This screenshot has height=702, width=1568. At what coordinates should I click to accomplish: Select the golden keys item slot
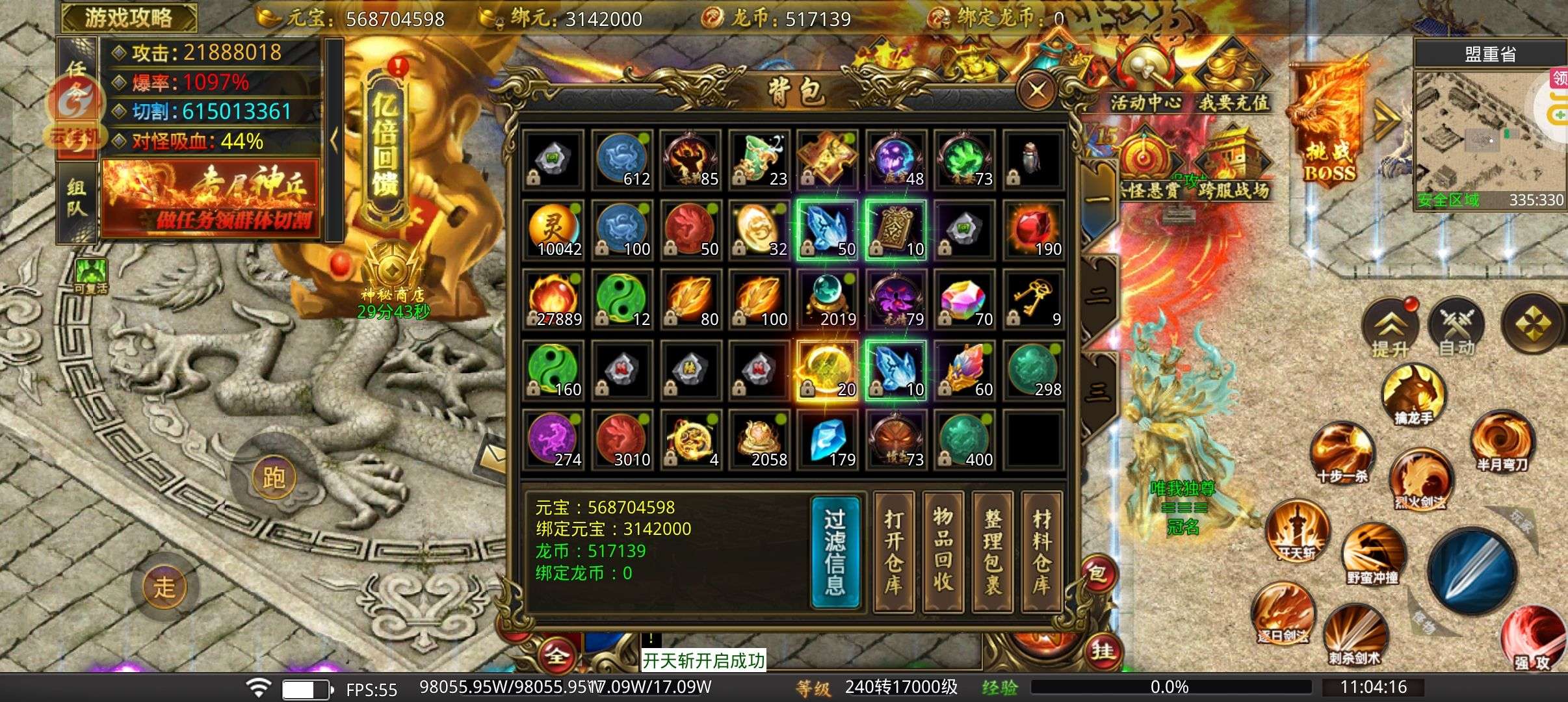pyautogui.click(x=1033, y=300)
